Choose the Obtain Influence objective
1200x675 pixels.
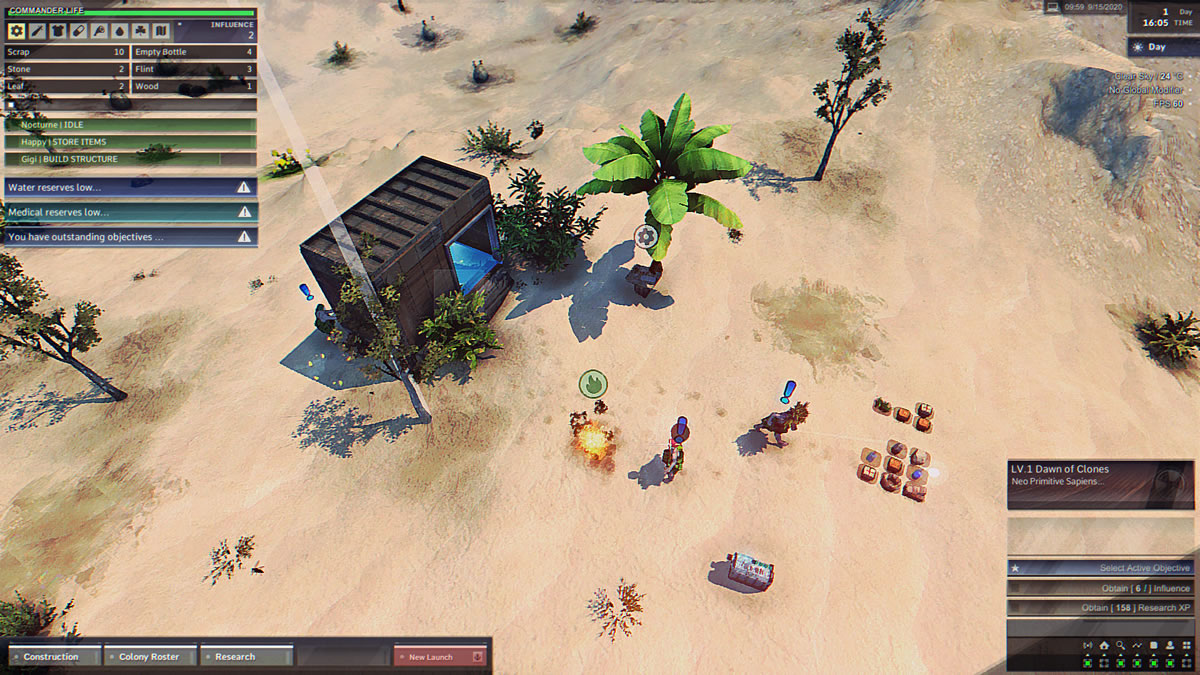tap(1100, 589)
